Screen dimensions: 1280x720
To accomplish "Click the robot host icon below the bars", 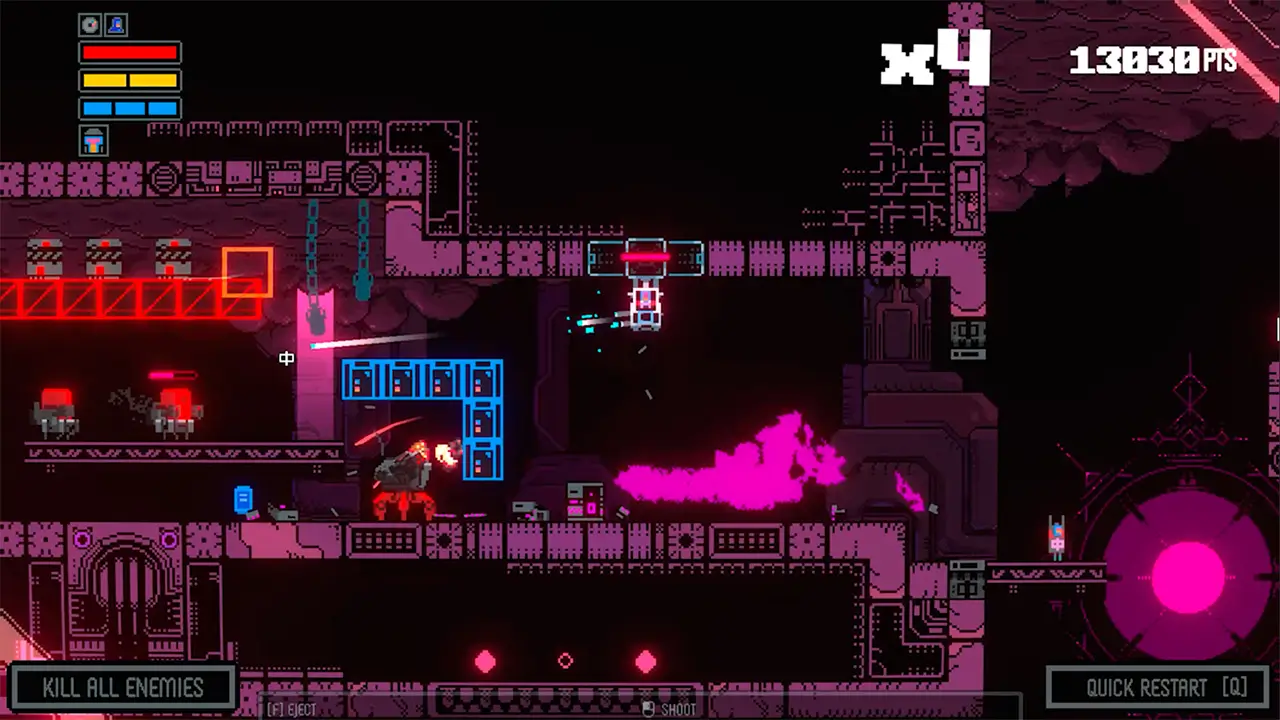I will pos(94,141).
